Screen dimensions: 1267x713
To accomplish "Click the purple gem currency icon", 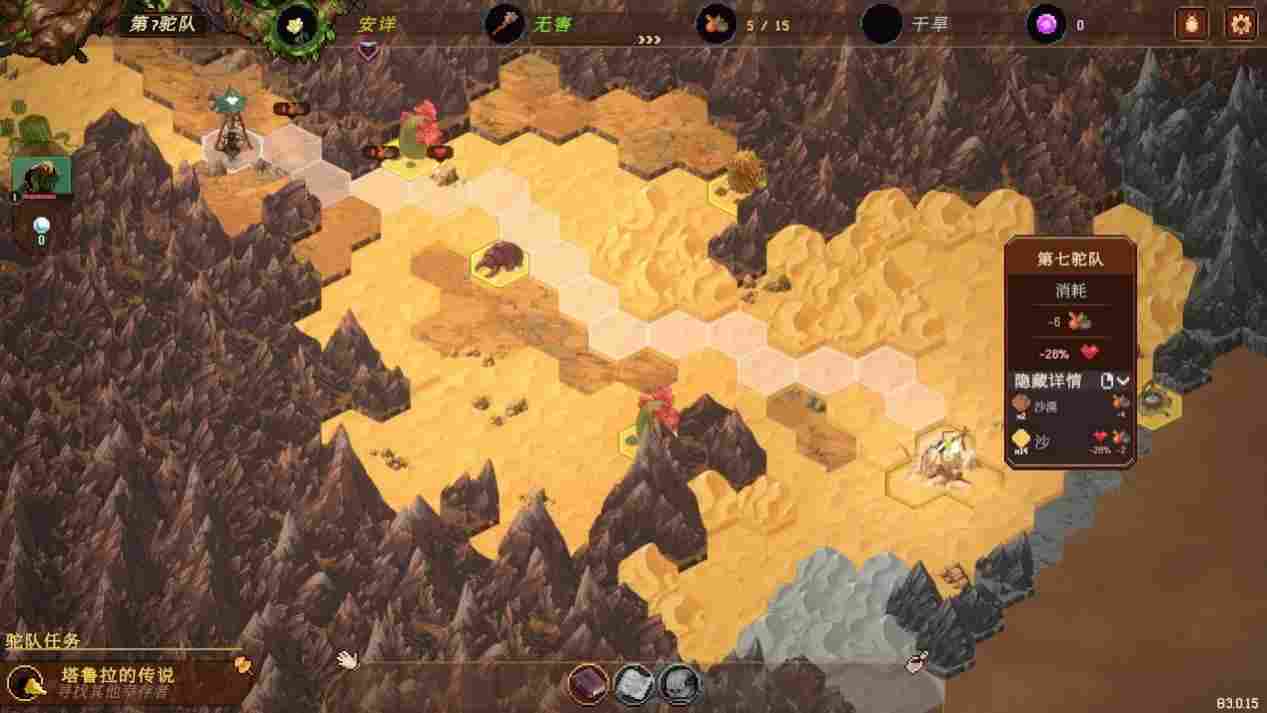I will (x=1046, y=24).
